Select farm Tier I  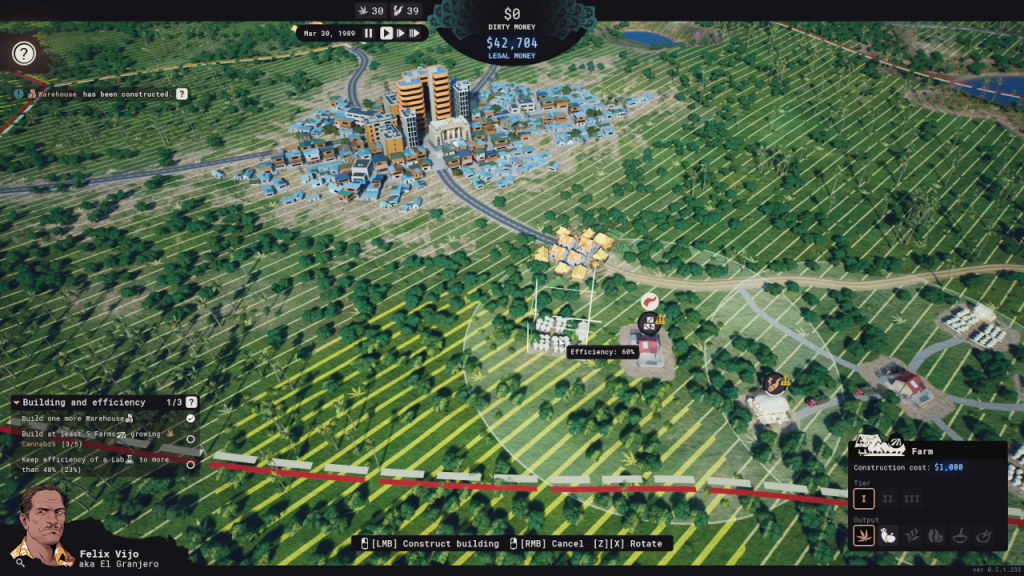863,498
